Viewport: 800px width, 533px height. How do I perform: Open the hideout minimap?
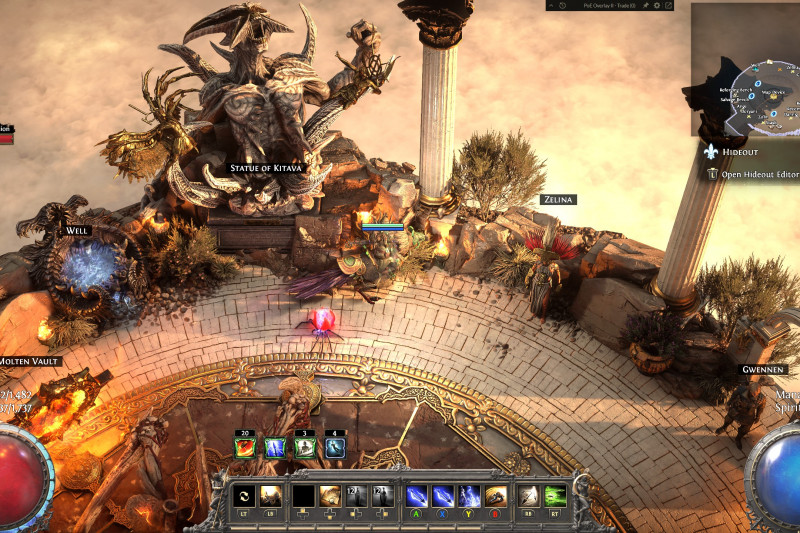tap(745, 70)
